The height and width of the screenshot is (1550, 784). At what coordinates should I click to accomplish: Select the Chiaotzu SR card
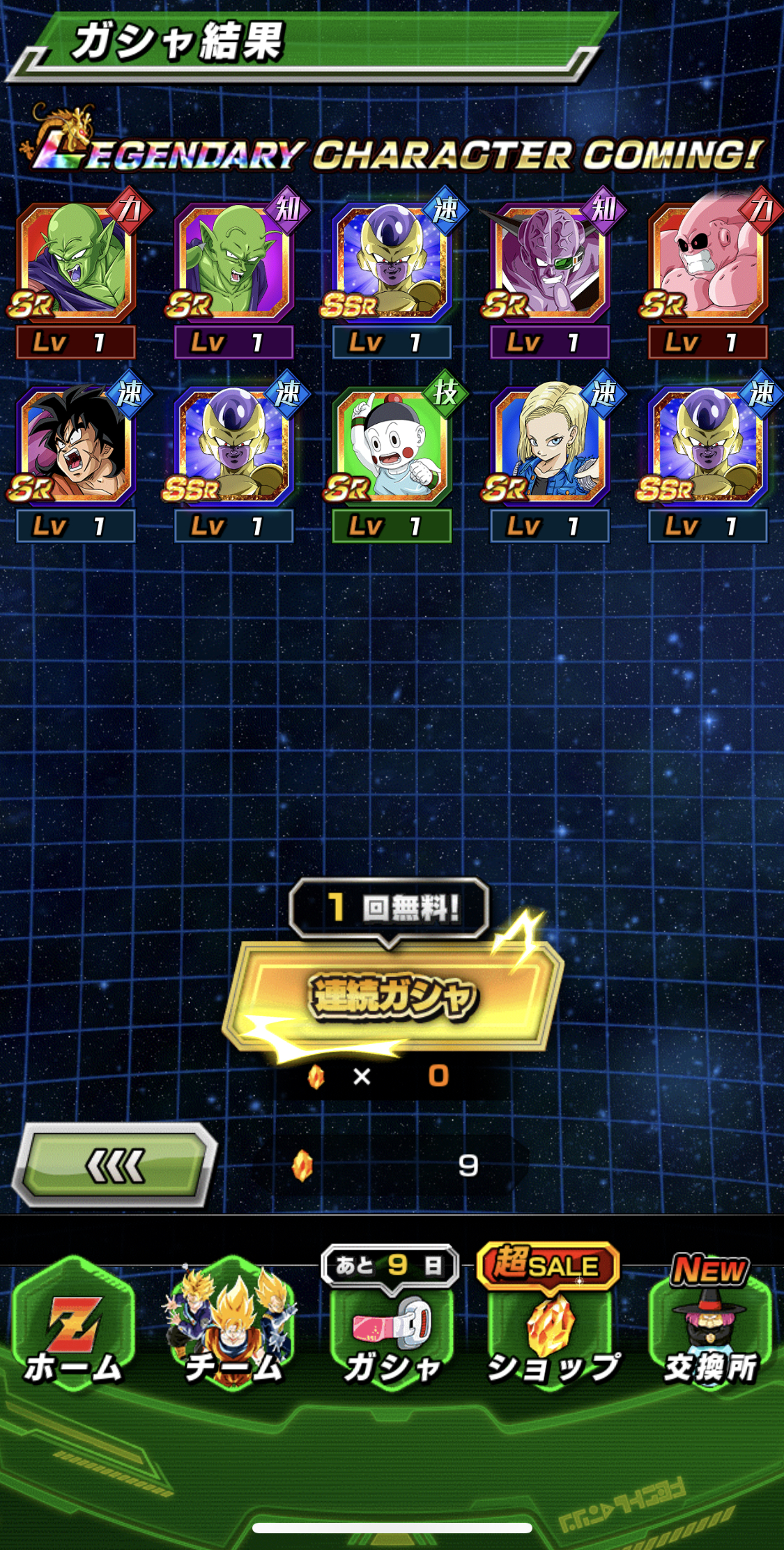pos(392,447)
